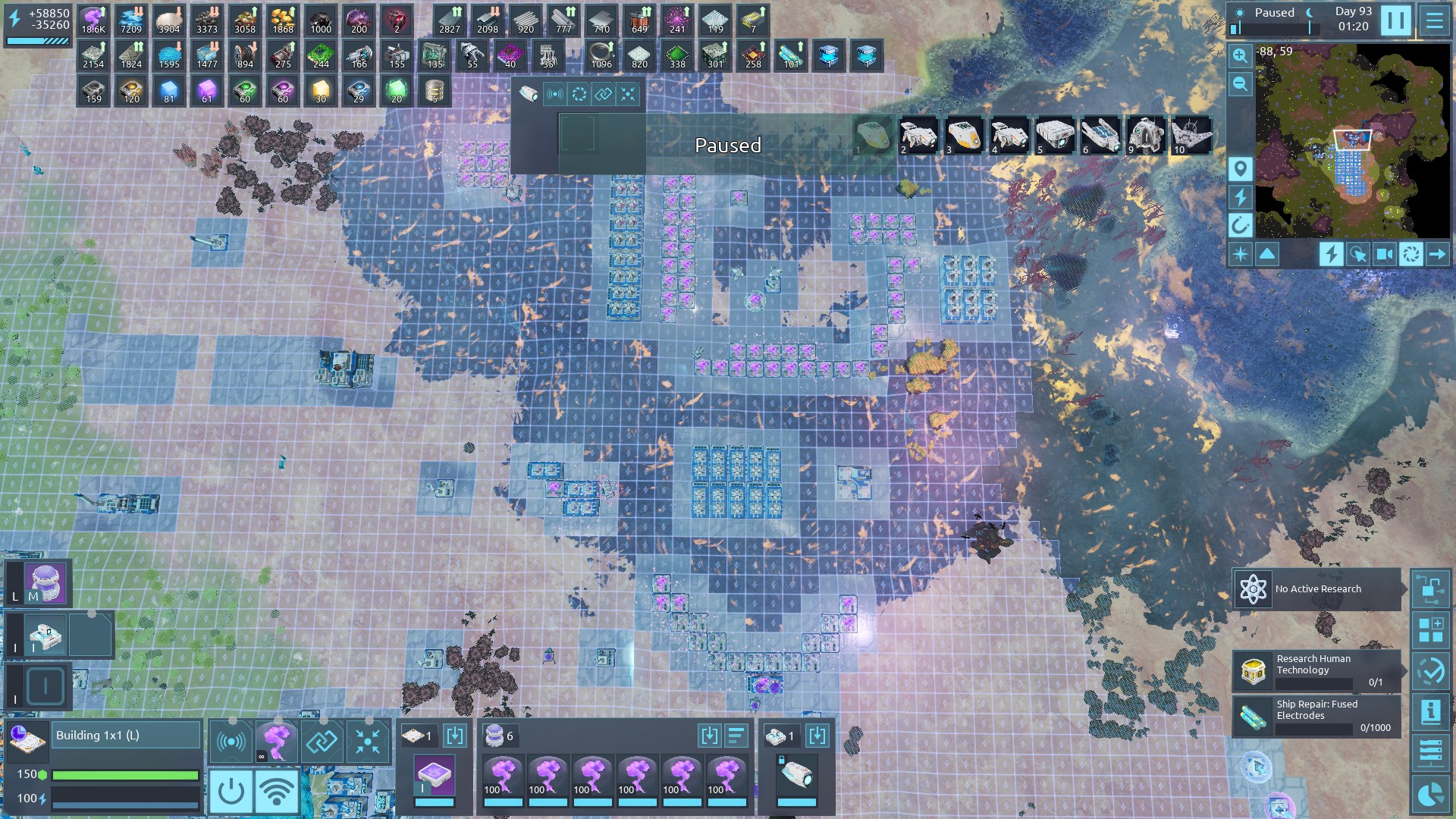Click on the minimap

(1352, 140)
